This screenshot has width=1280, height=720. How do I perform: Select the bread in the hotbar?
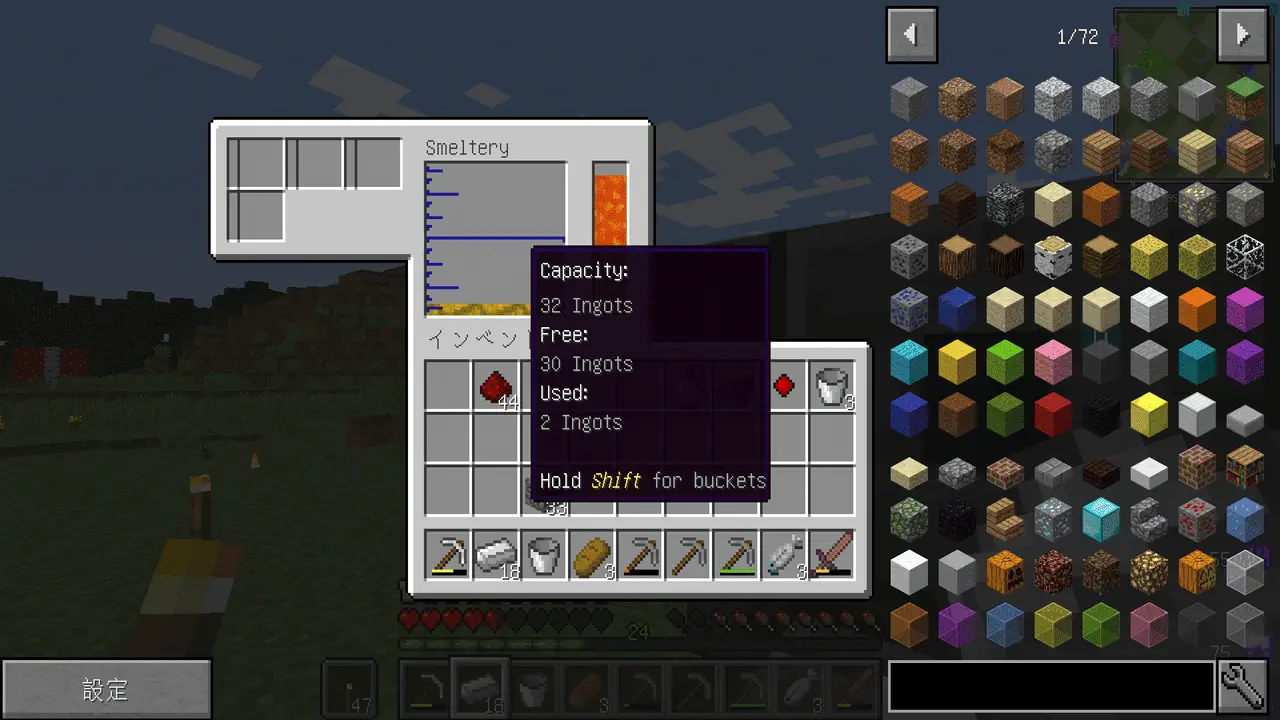(x=592, y=555)
